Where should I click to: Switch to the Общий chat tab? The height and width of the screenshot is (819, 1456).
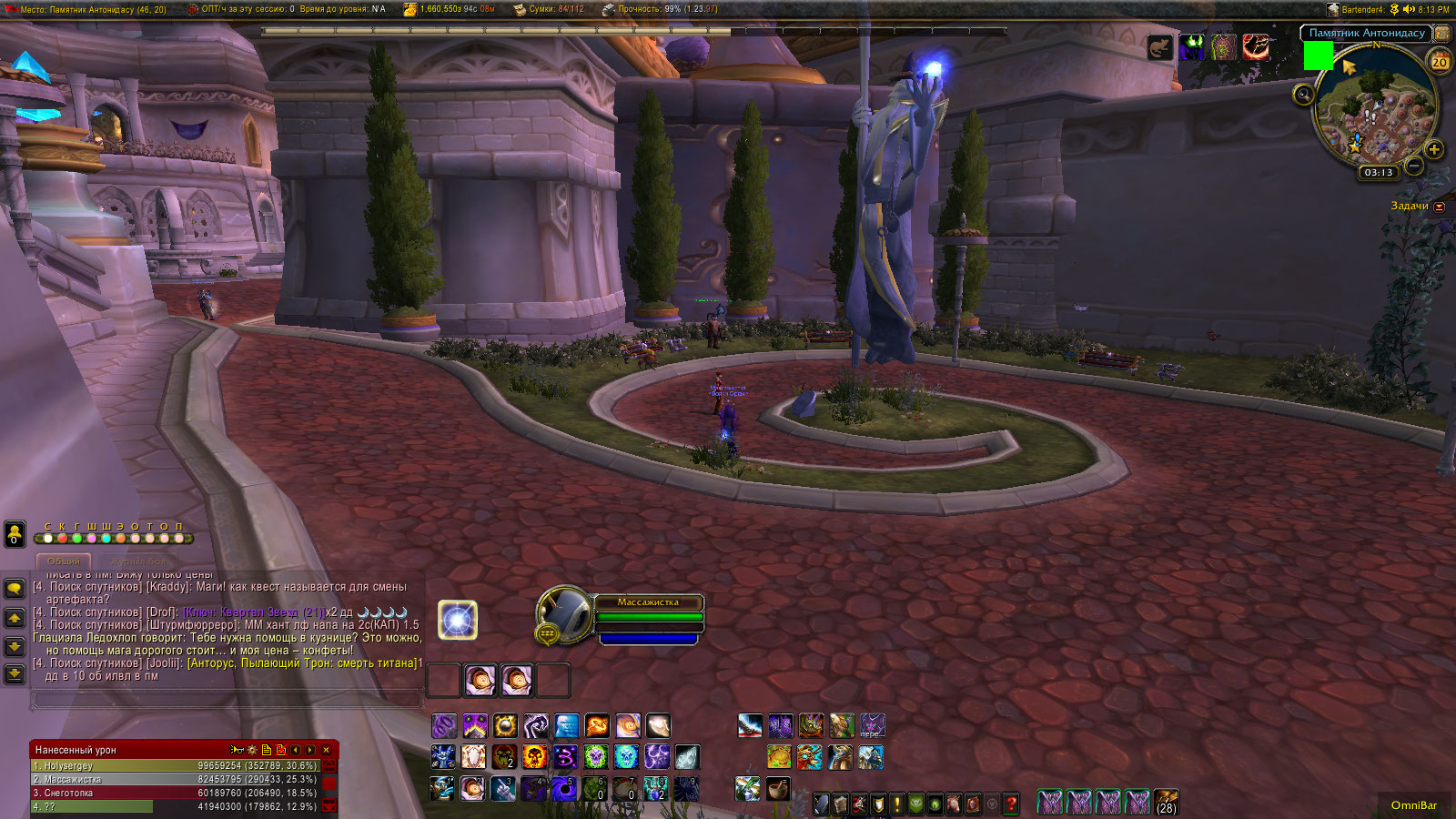[x=64, y=561]
